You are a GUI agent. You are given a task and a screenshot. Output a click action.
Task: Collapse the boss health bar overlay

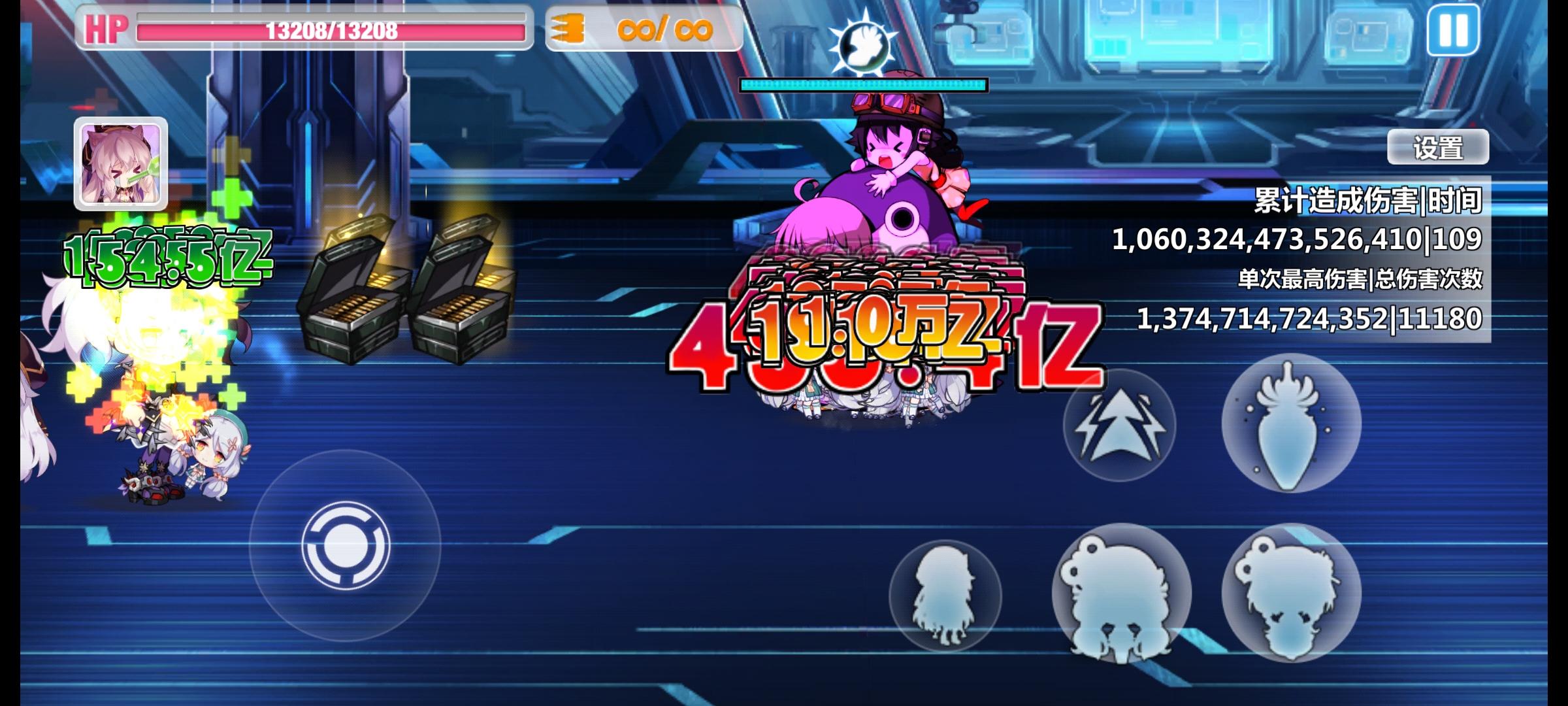(x=862, y=83)
